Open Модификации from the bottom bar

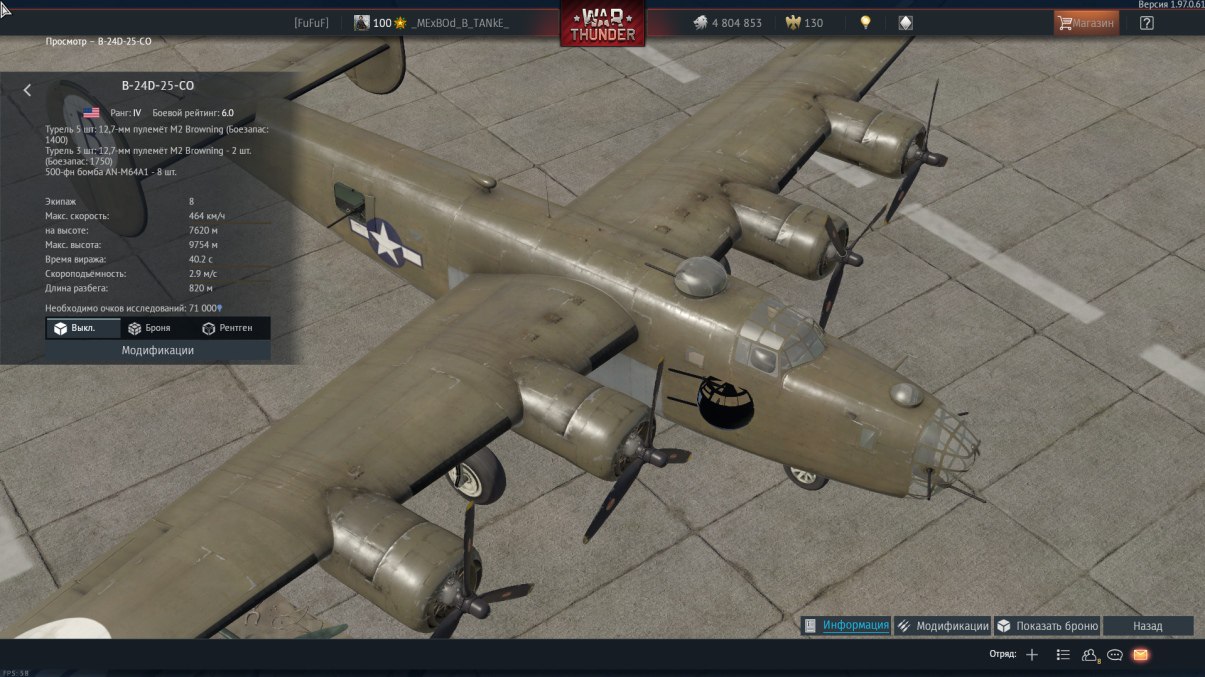(943, 626)
